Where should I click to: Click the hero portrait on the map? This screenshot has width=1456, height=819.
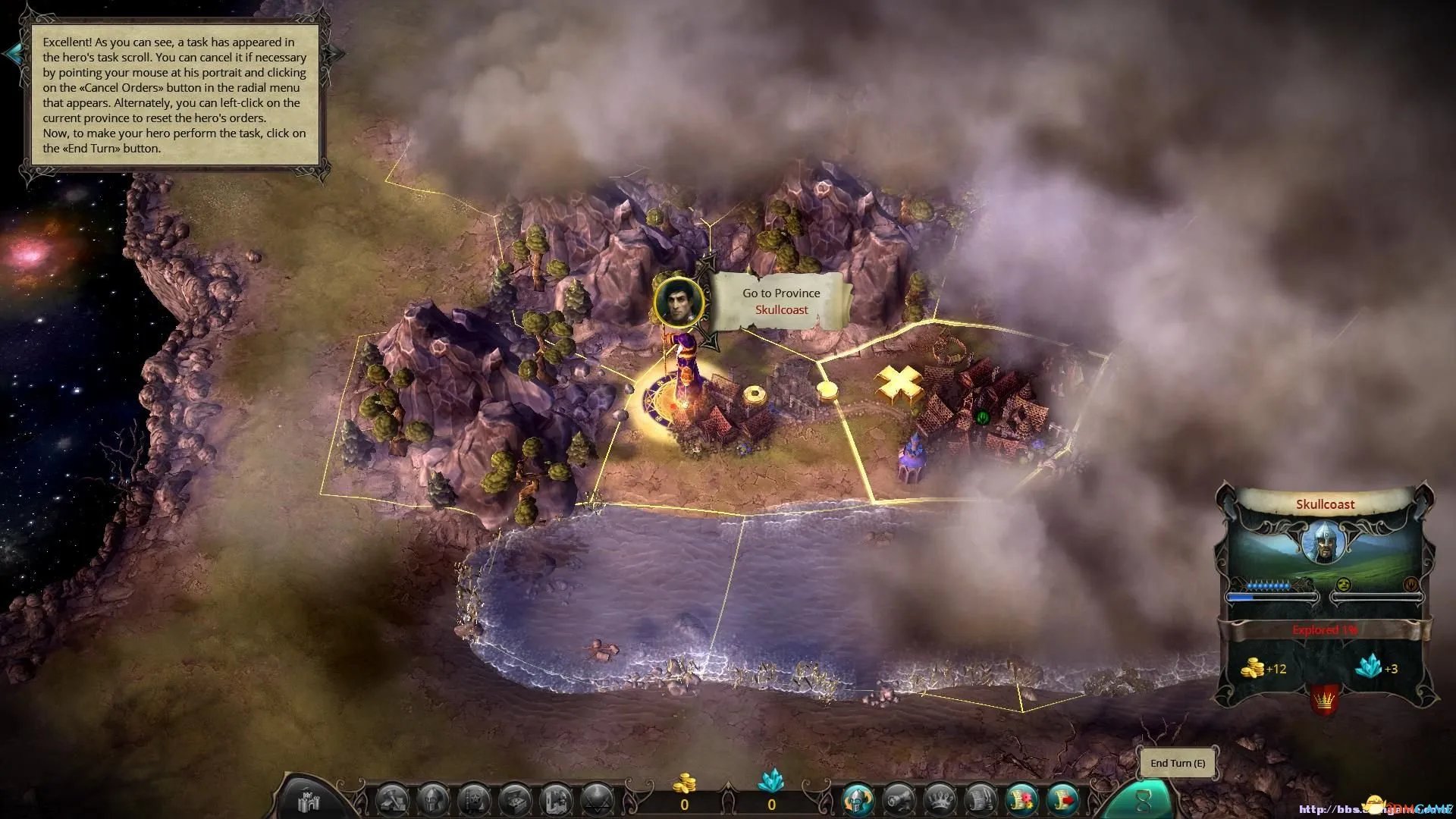(679, 302)
